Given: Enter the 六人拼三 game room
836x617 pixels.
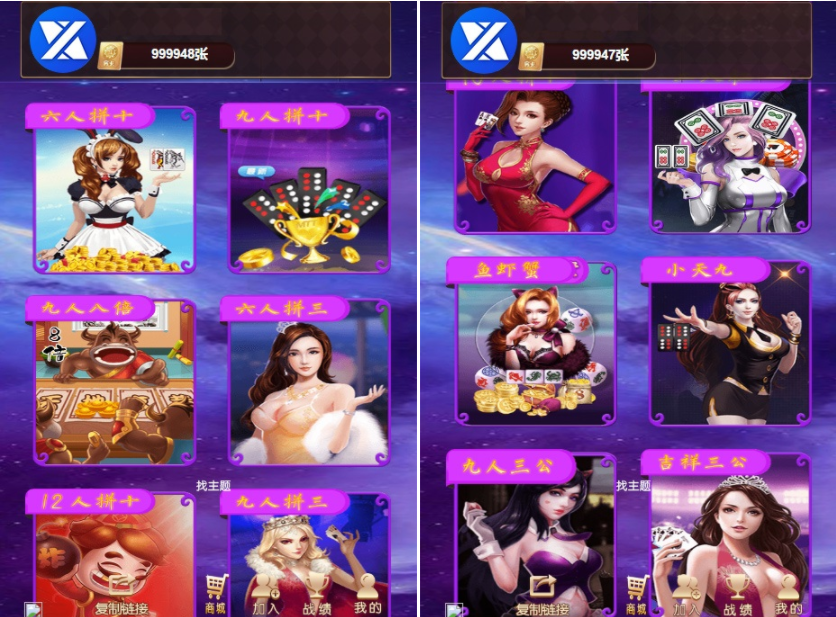Looking at the screenshot, I should click(x=308, y=385).
